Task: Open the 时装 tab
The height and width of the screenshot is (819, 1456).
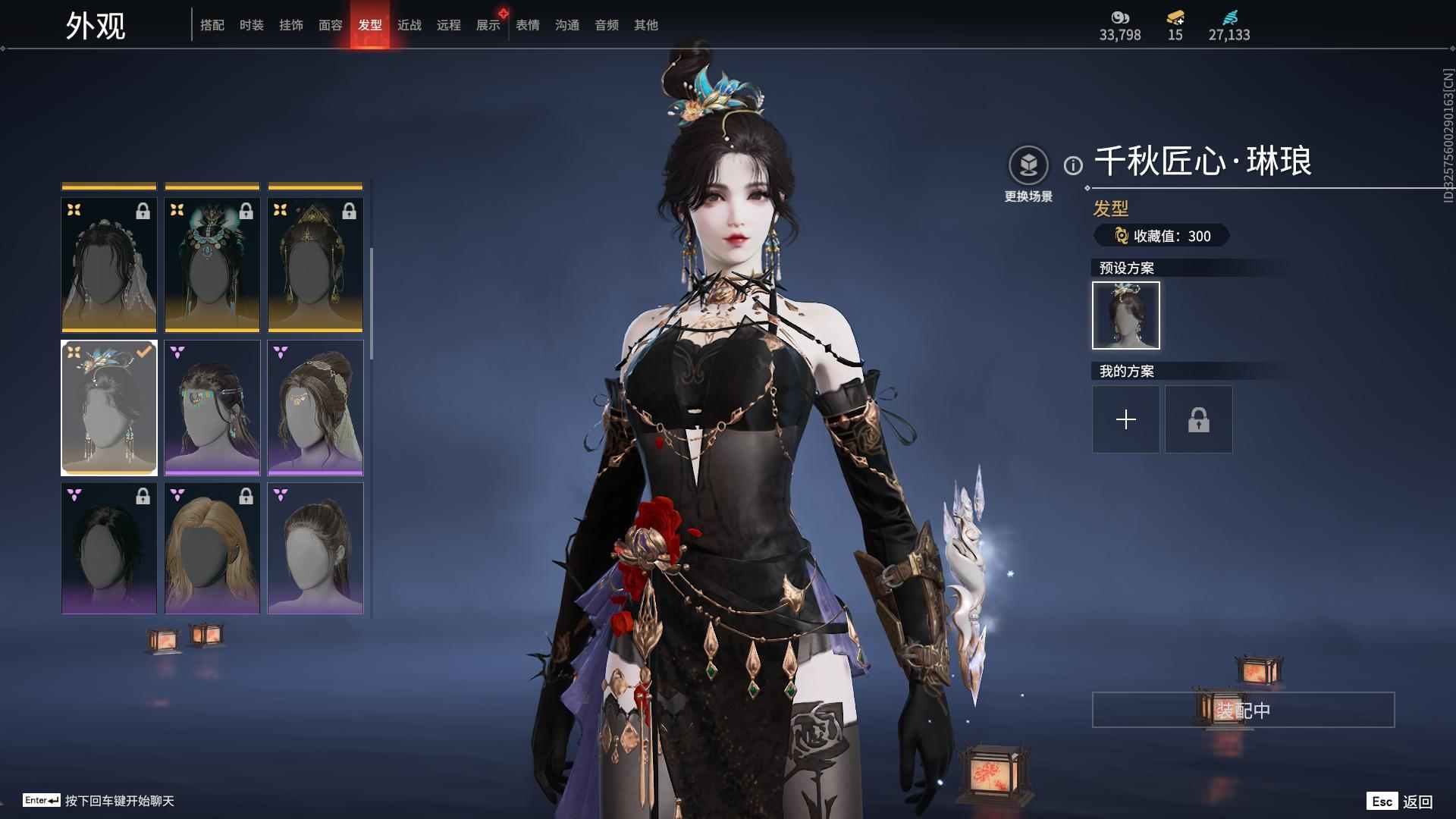Action: [252, 25]
